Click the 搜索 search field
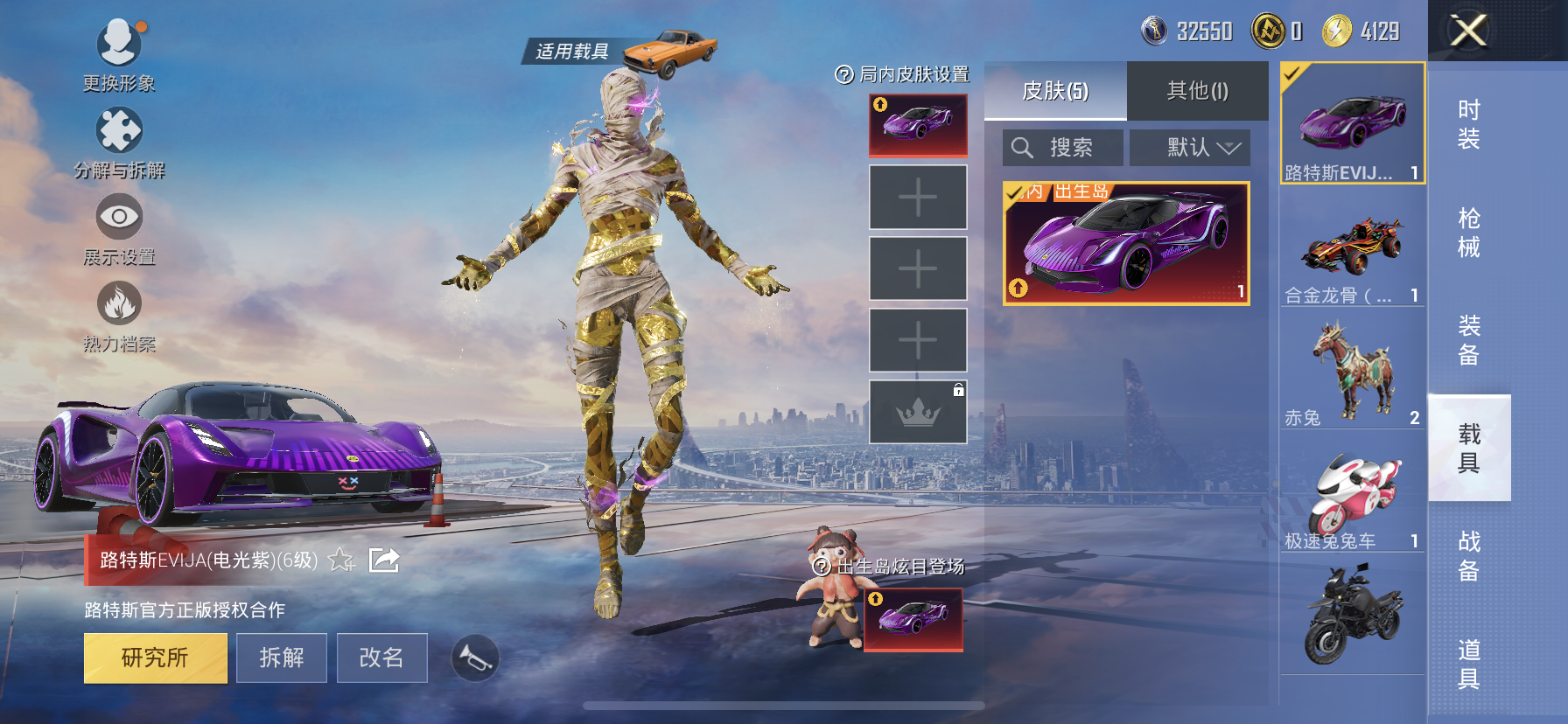Screen dimensions: 1568x724 (1063, 148)
